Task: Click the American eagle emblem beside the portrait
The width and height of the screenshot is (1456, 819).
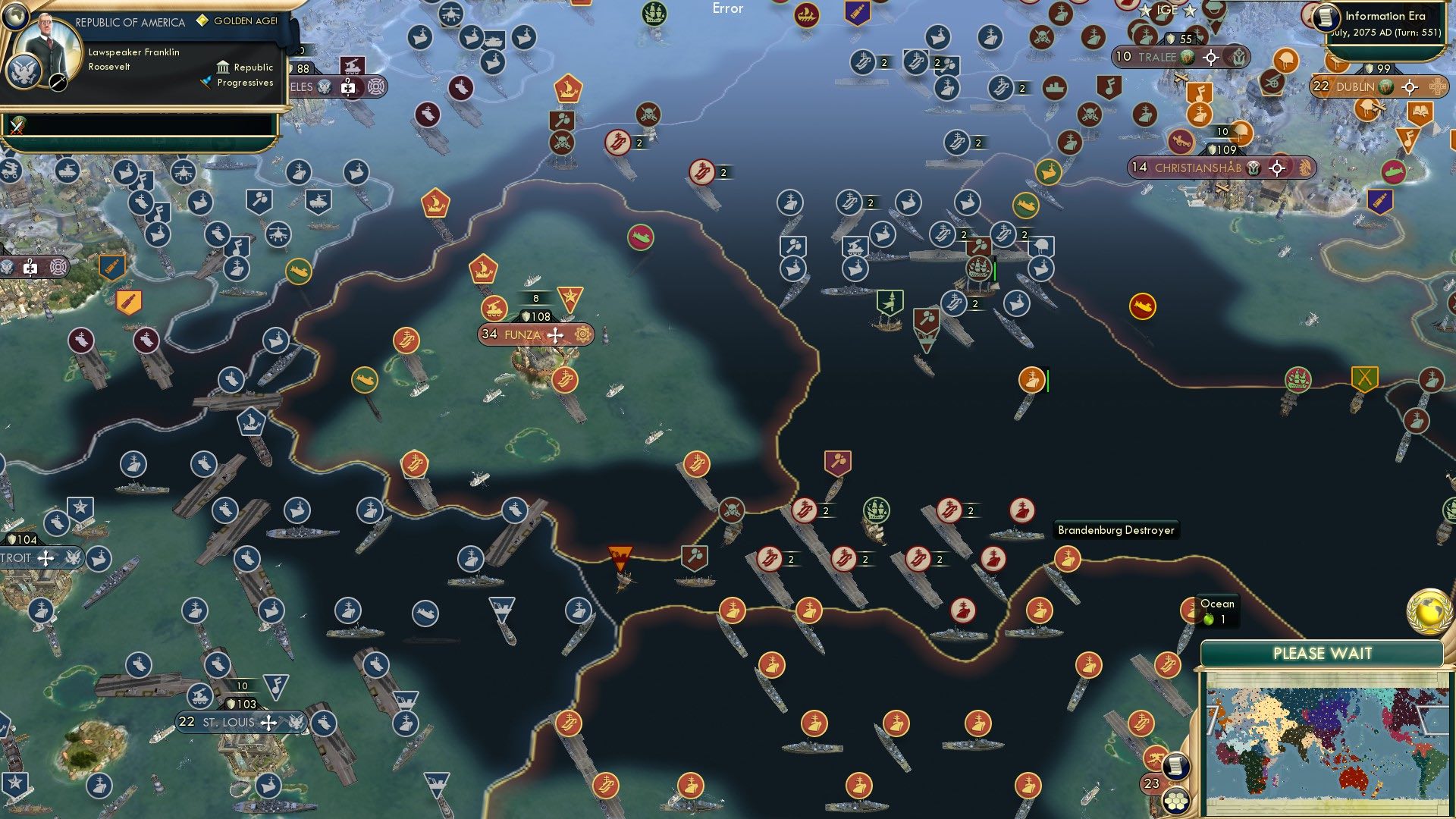Action: [24, 73]
